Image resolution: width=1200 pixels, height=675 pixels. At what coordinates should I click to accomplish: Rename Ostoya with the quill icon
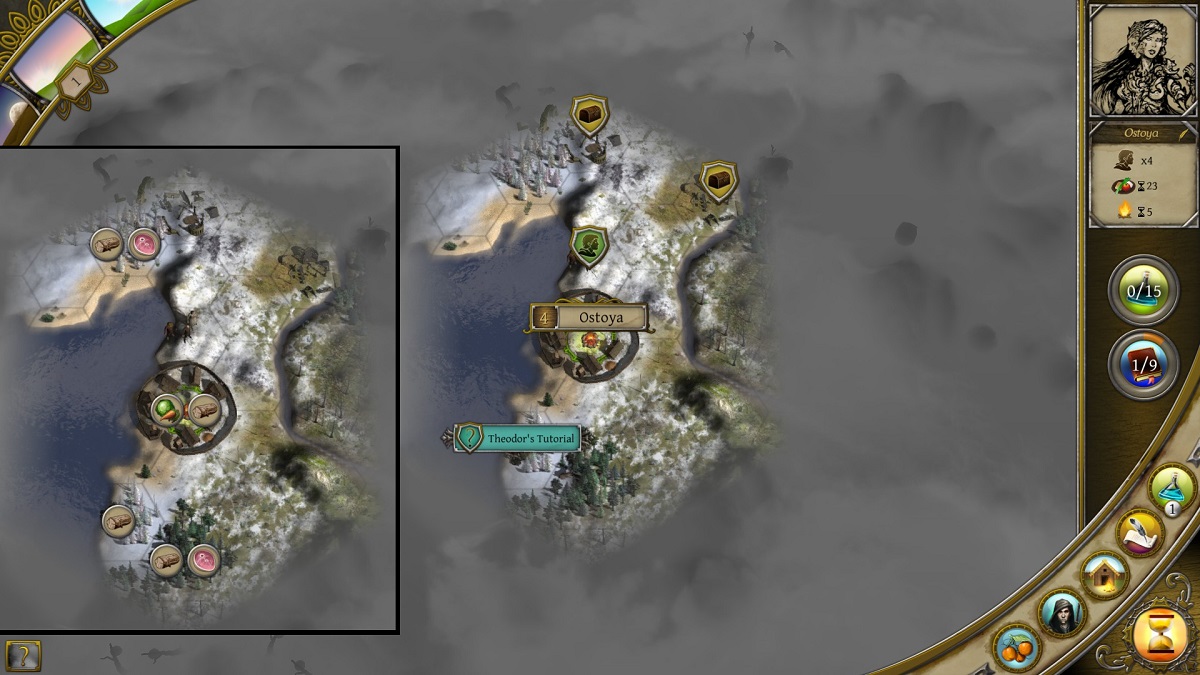click(1184, 132)
